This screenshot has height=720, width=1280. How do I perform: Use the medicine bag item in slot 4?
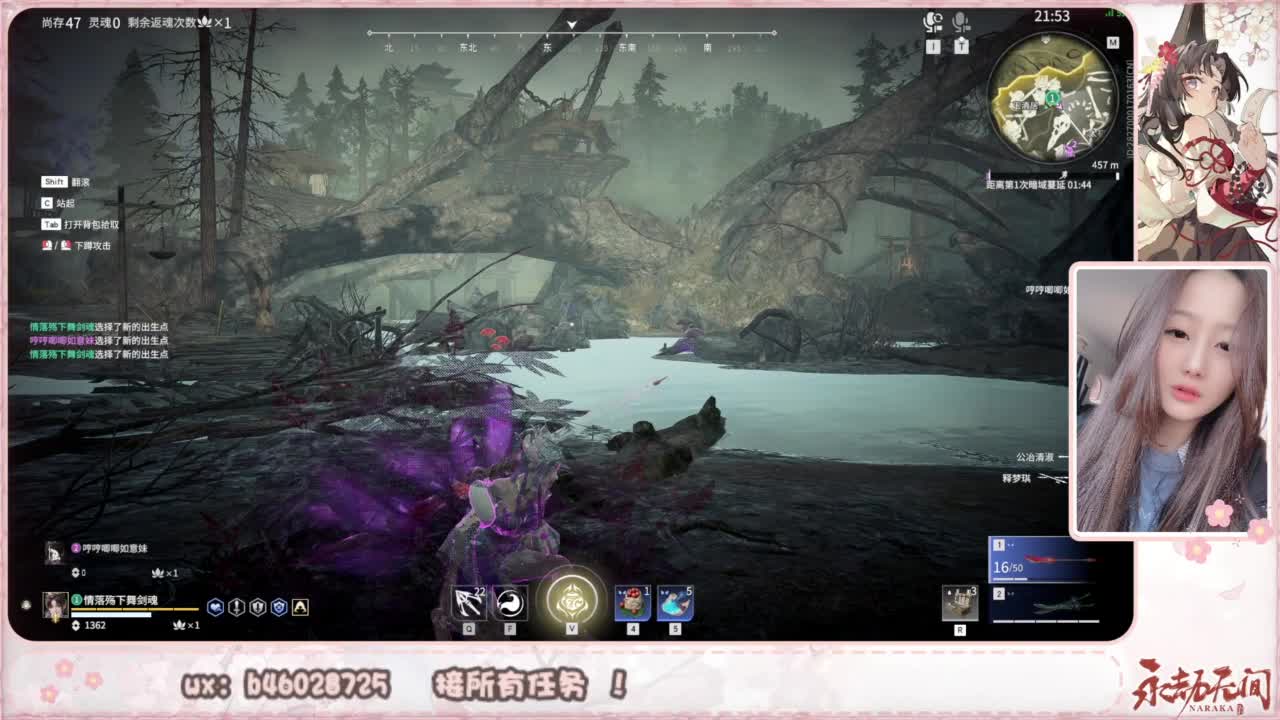pos(631,603)
